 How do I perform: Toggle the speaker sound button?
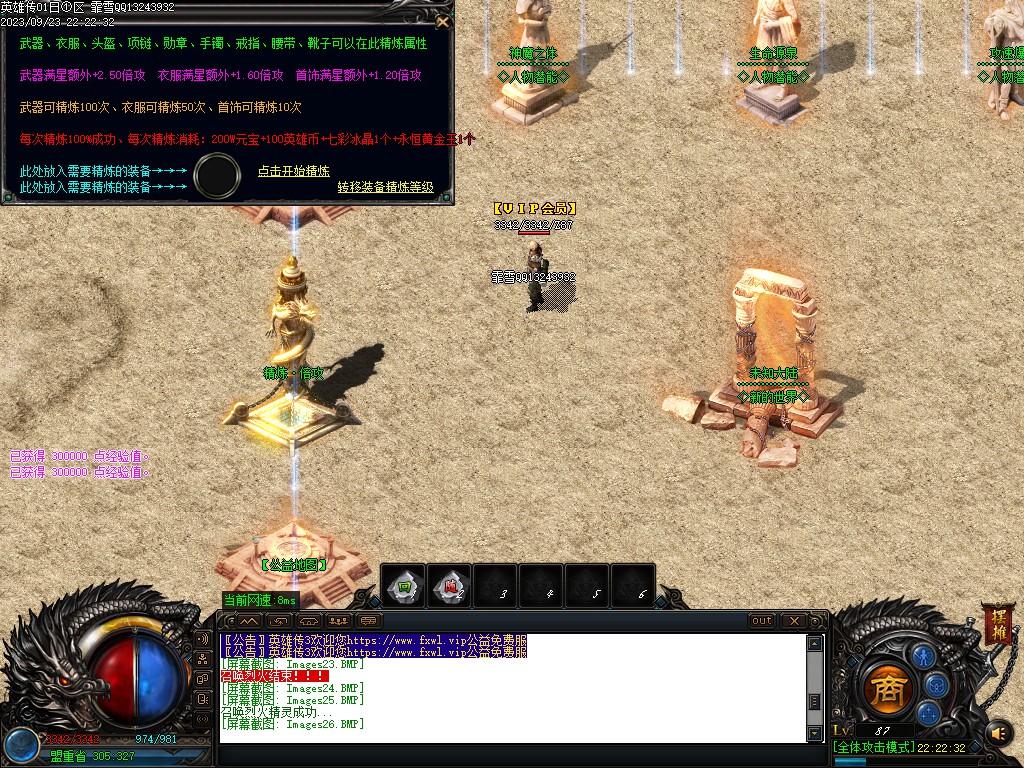pyautogui.click(x=998, y=734)
